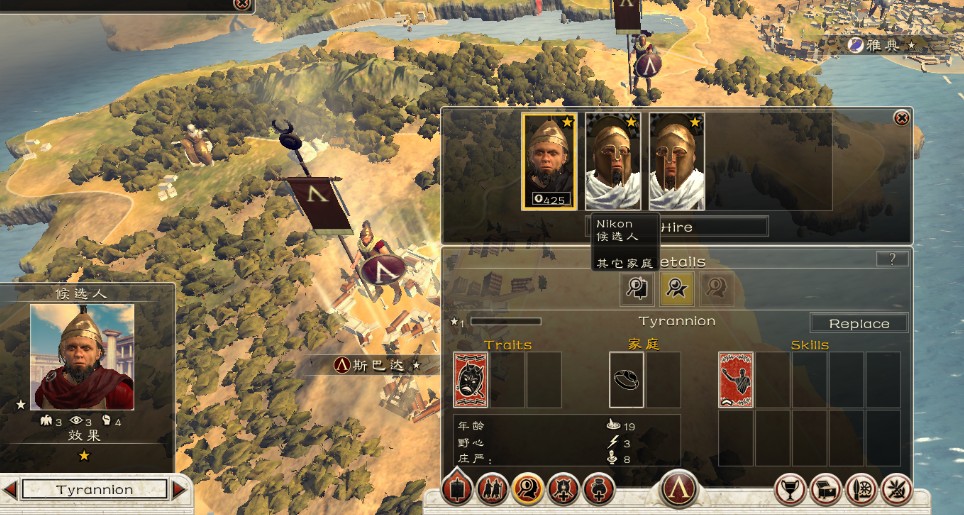Image resolution: width=964 pixels, height=515 pixels.
Task: Open the two-figures panel in bottom toolbar
Action: tap(492, 490)
